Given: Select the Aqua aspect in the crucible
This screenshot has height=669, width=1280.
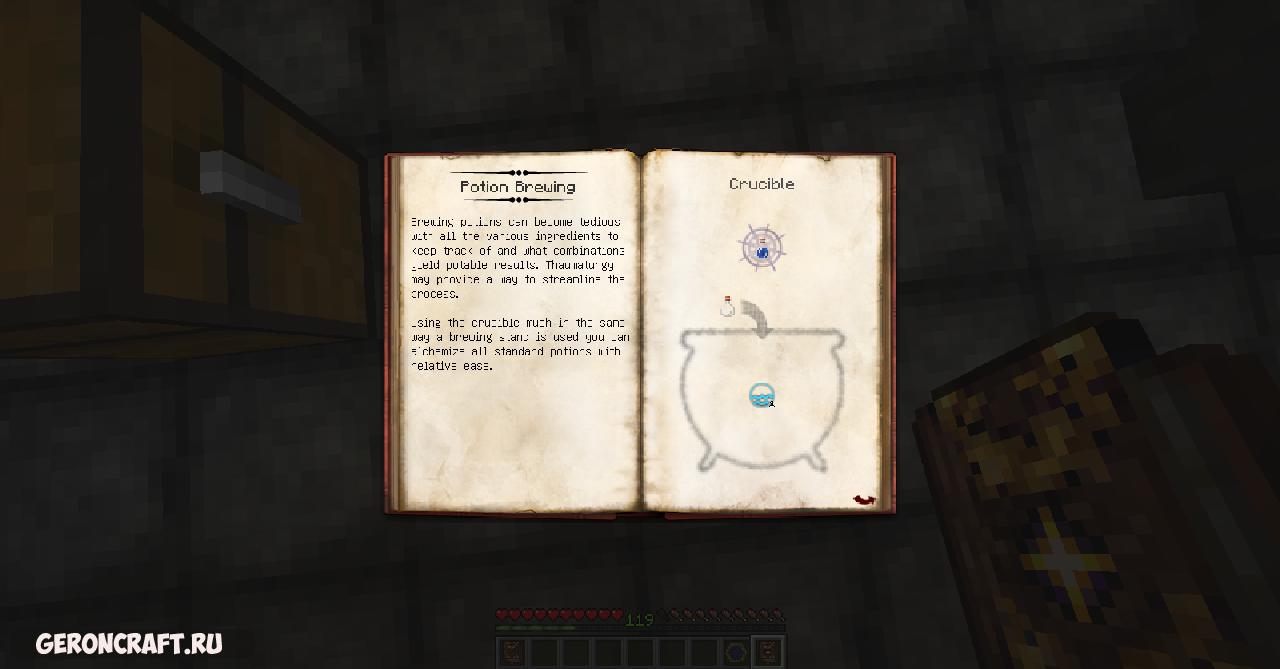Looking at the screenshot, I should click(762, 396).
